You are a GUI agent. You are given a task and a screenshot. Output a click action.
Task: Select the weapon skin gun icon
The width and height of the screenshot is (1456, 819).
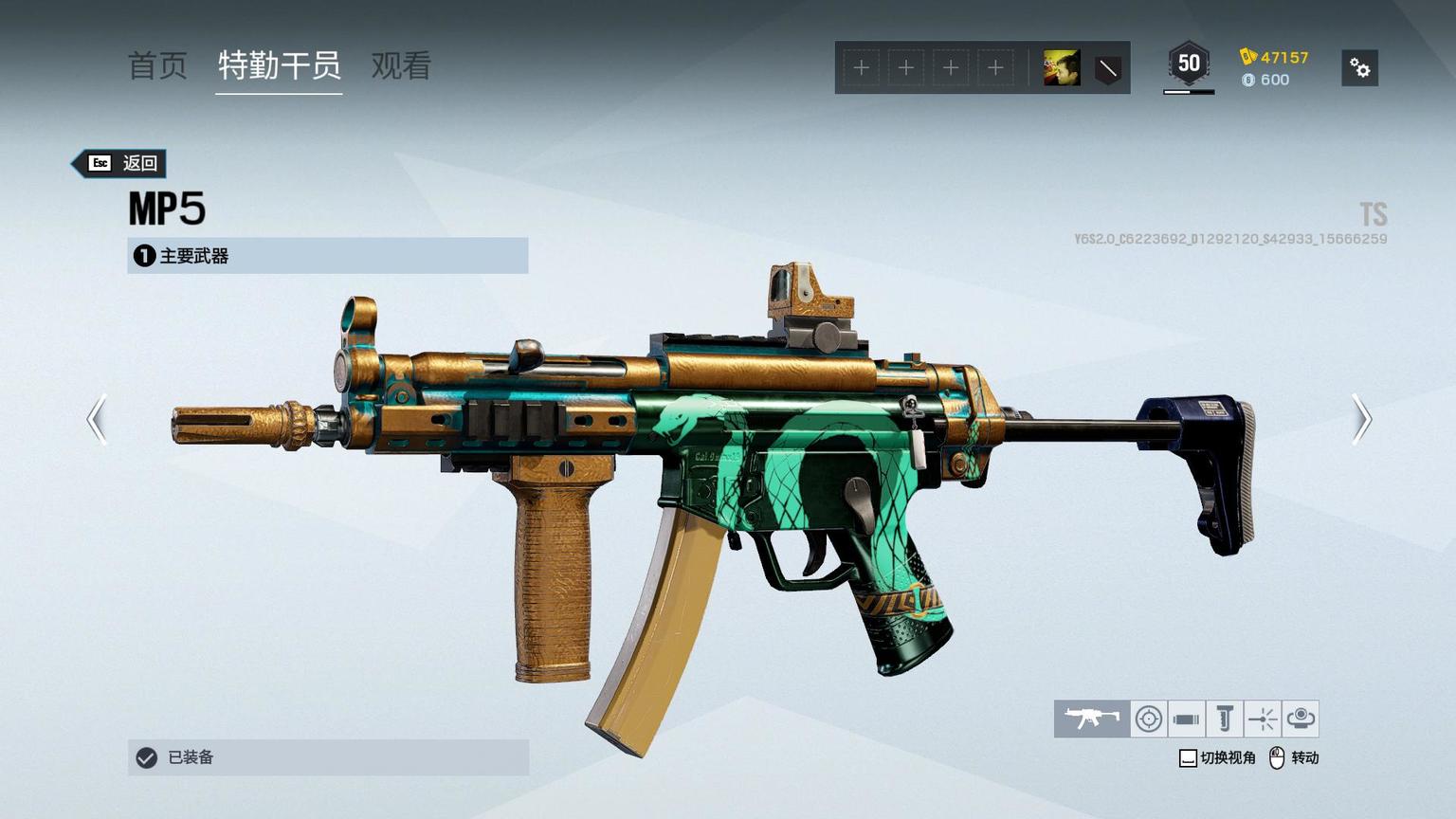coord(1092,719)
